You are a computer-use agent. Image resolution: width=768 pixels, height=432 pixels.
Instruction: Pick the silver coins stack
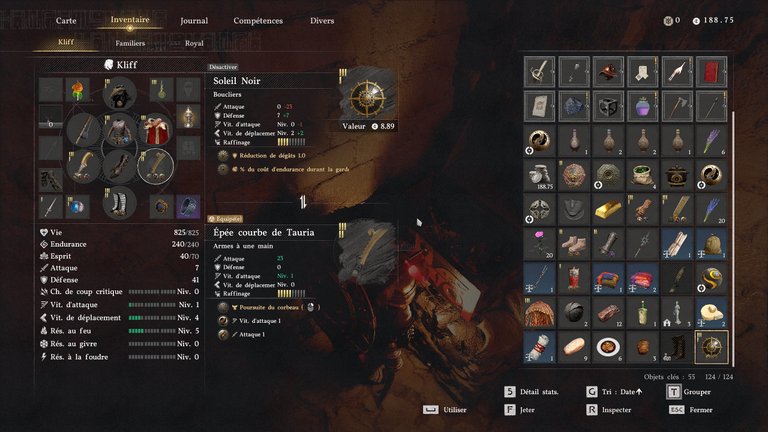(x=540, y=174)
